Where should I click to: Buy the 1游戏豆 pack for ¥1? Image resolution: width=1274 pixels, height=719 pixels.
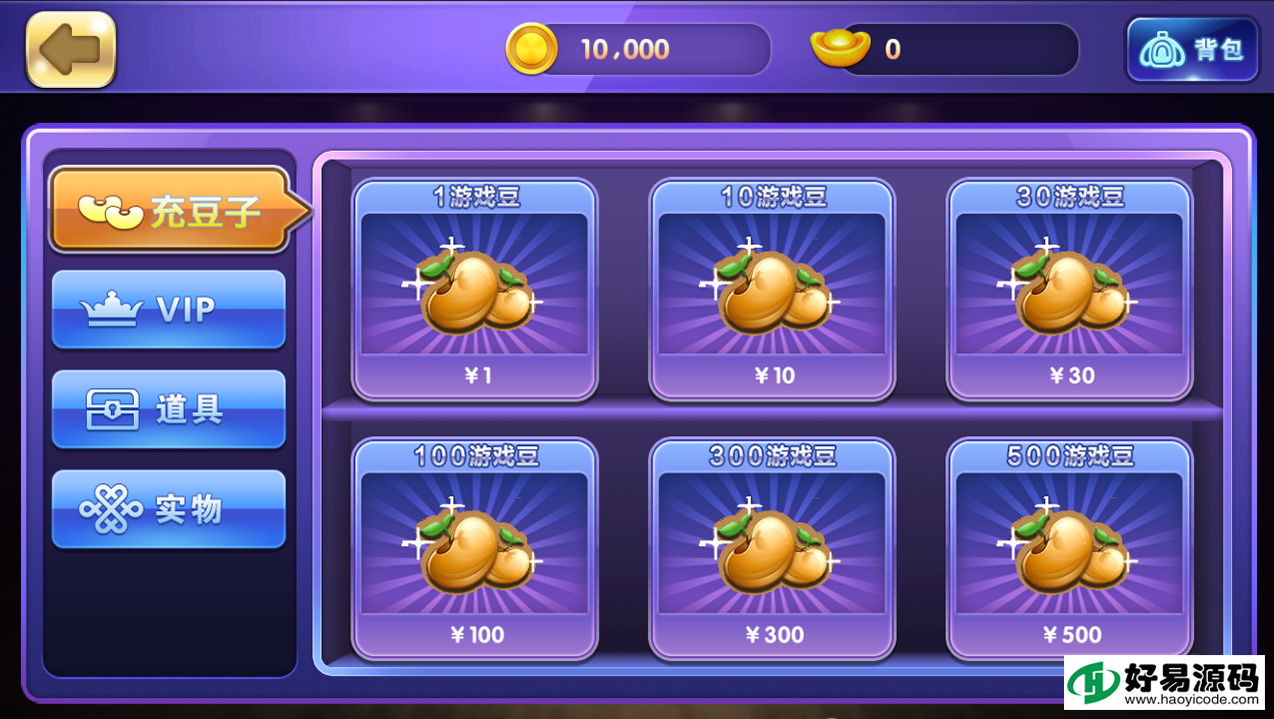474,289
